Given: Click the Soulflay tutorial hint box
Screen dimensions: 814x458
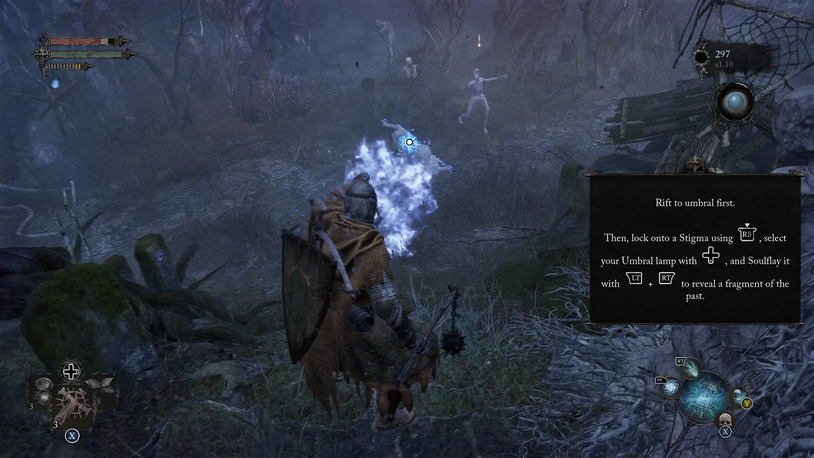Looking at the screenshot, I should (695, 249).
